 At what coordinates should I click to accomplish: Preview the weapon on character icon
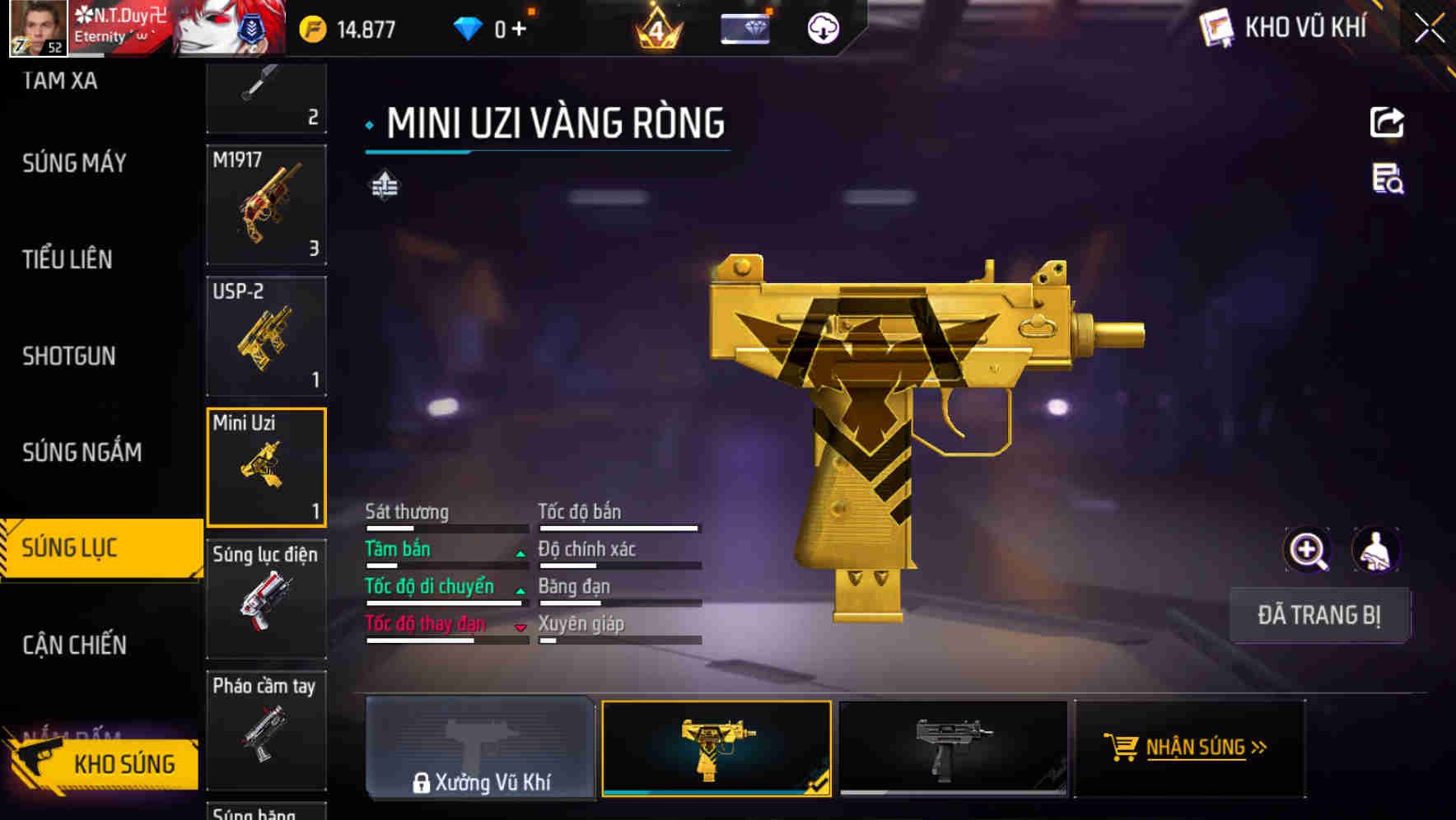(x=1375, y=550)
